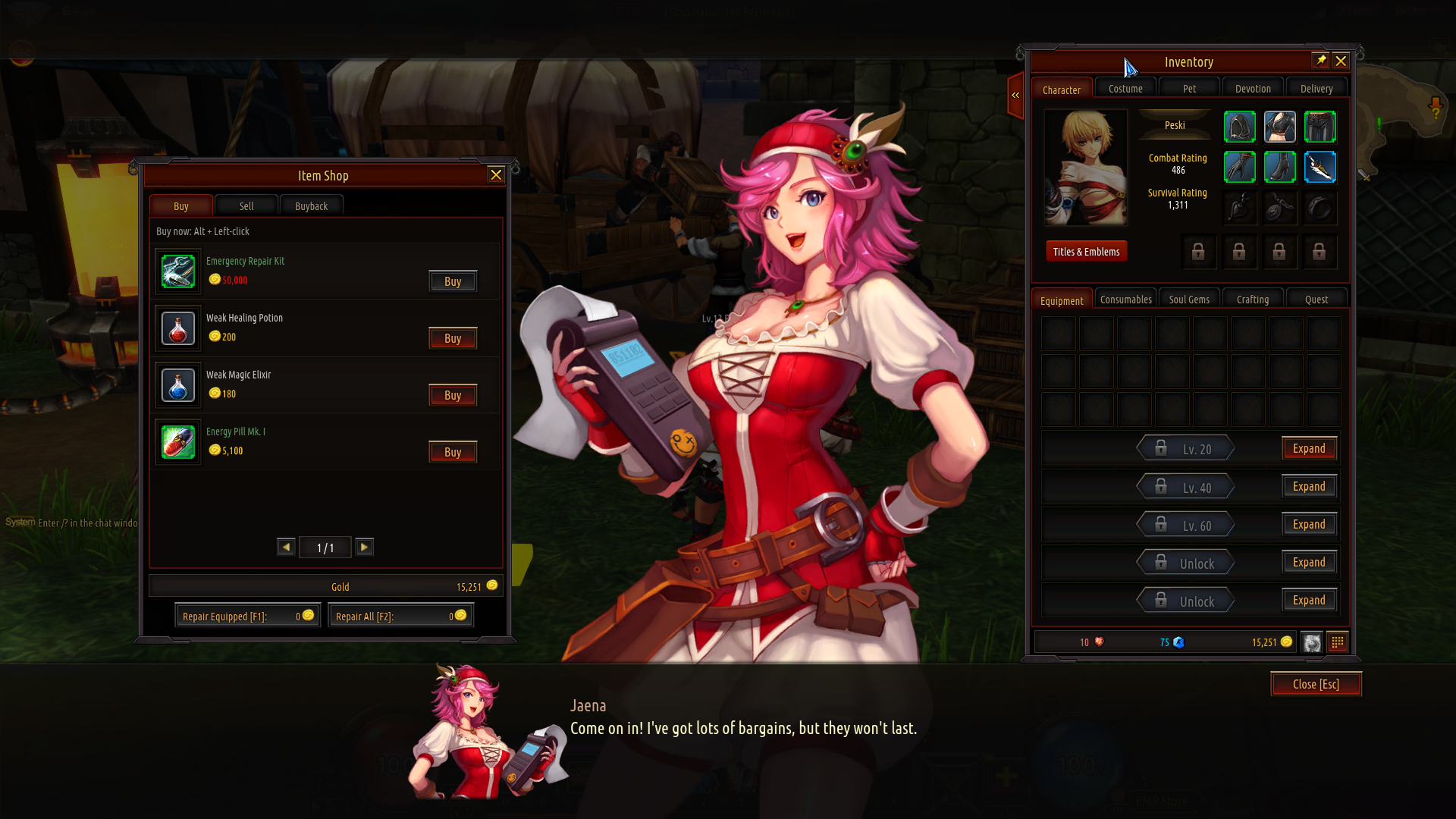Select the Consumables inventory tab

[1125, 300]
